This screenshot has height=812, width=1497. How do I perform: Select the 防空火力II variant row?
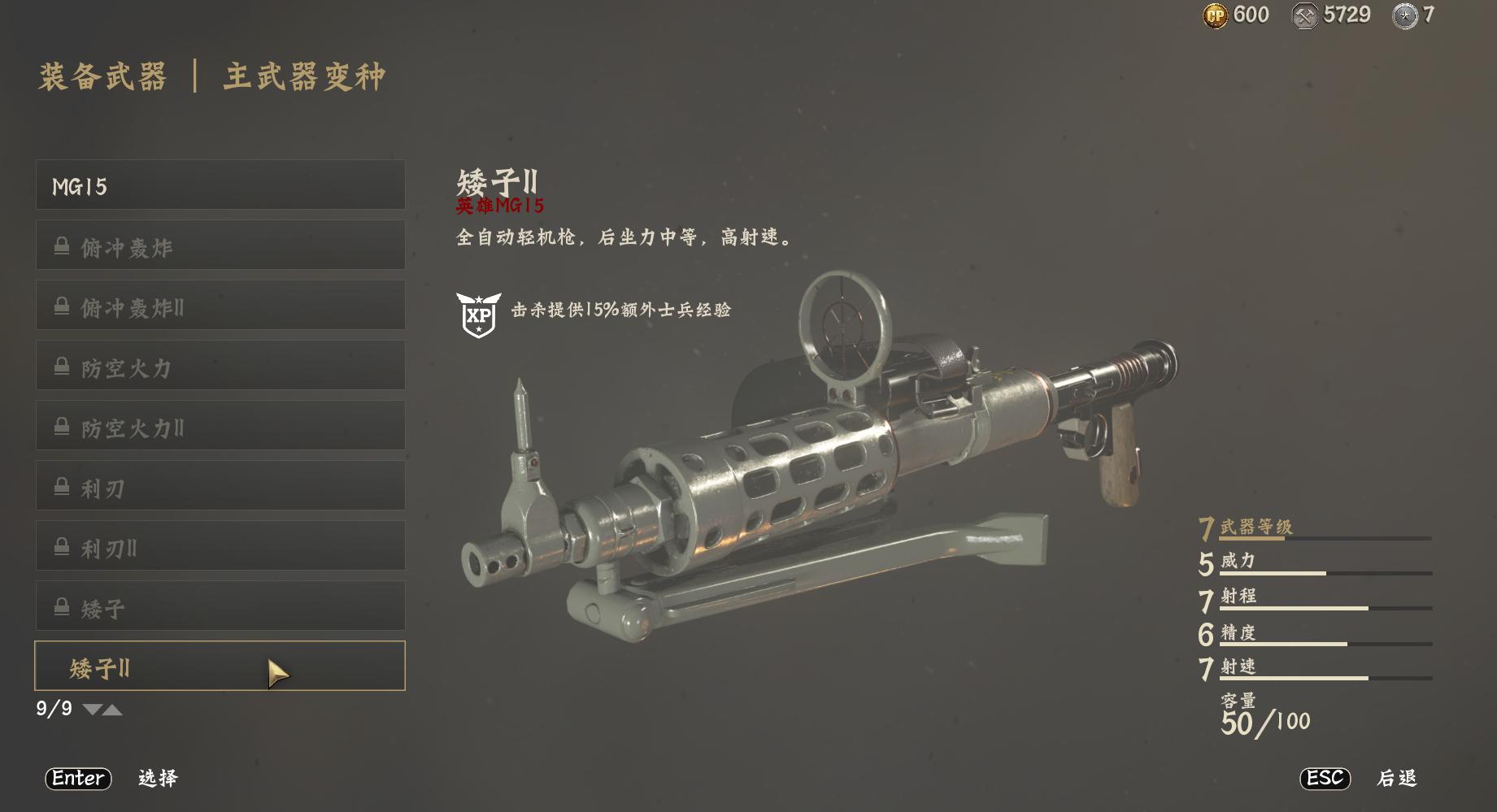pyautogui.click(x=220, y=426)
